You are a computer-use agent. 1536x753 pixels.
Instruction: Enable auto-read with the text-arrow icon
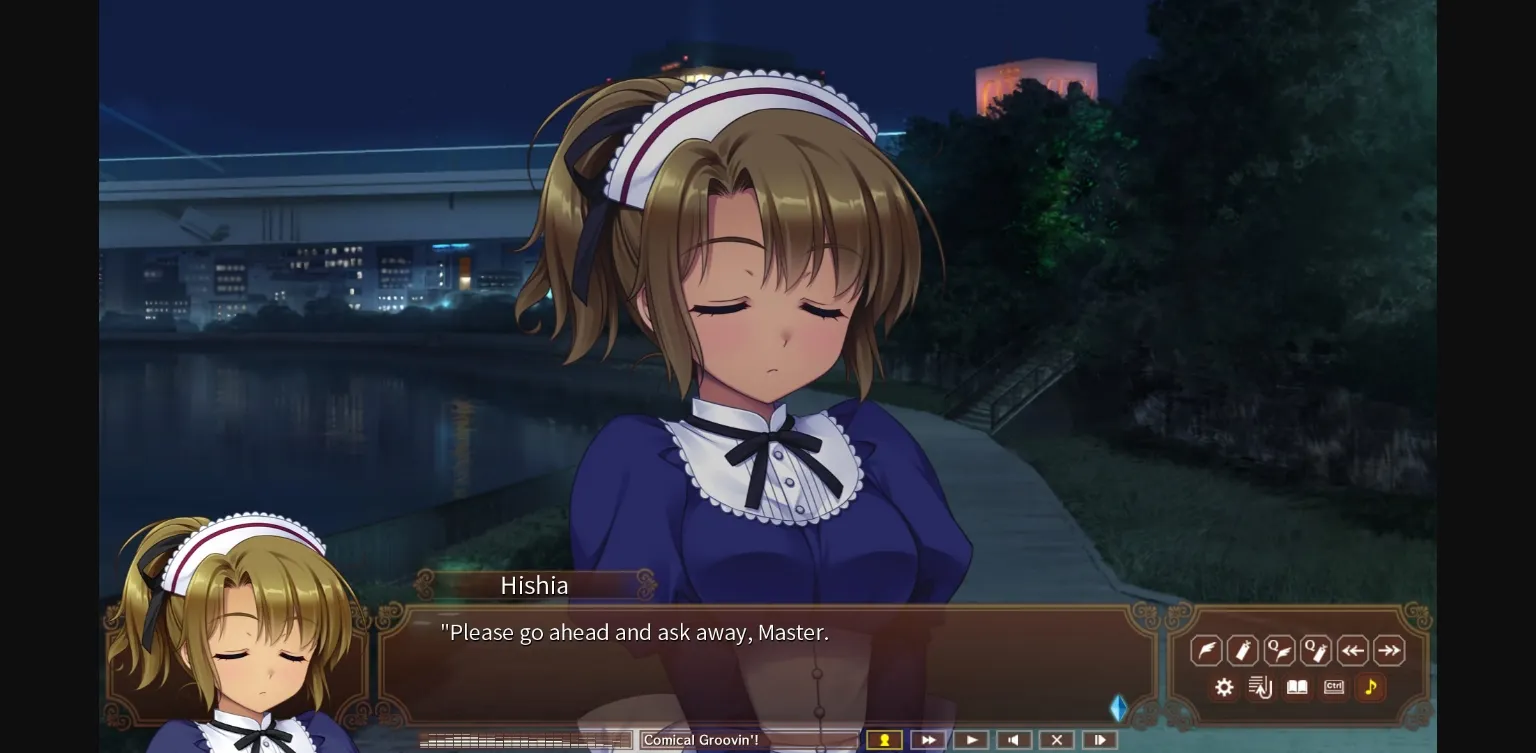click(1260, 687)
